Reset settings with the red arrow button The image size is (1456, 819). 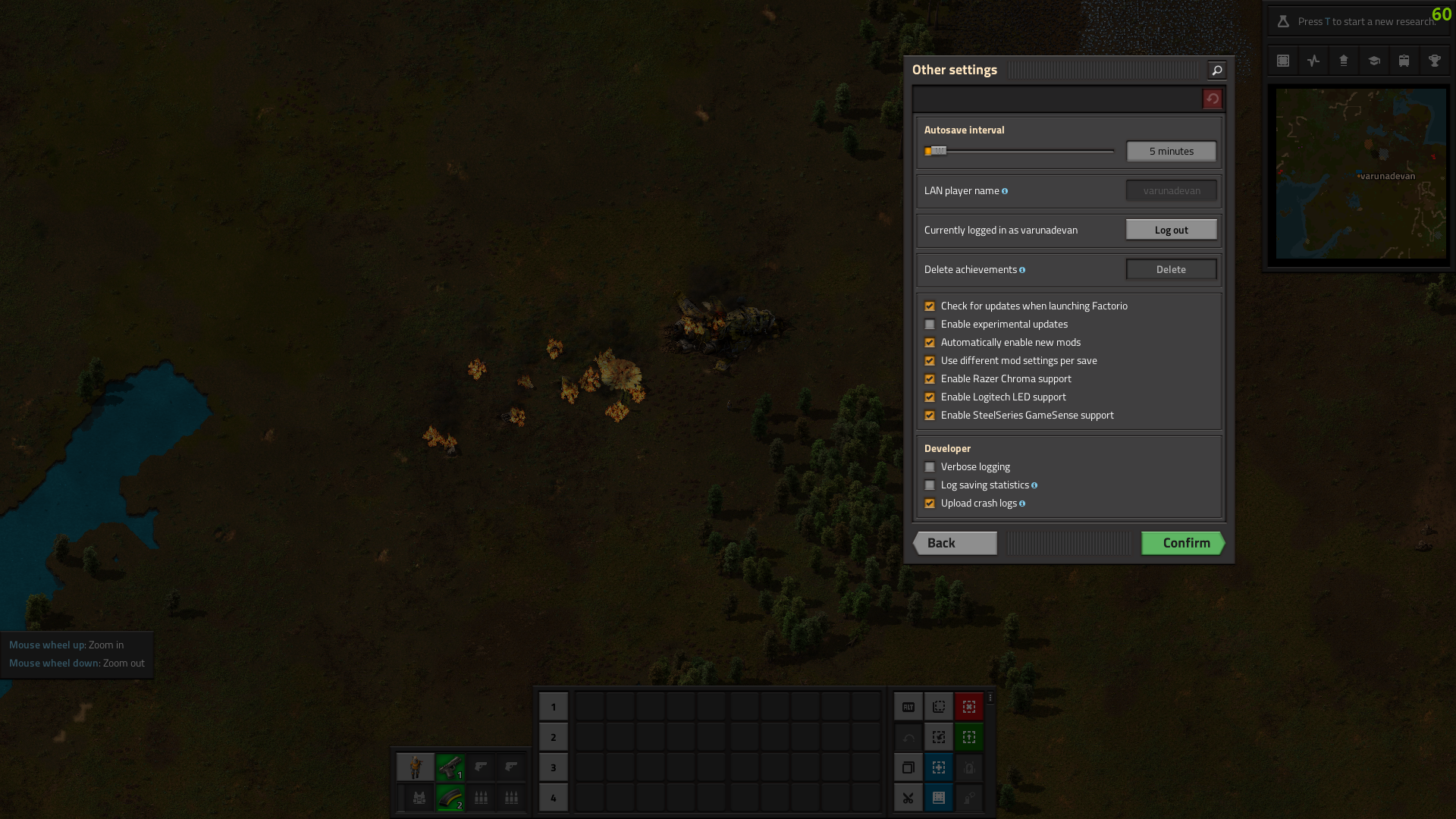(x=1212, y=99)
